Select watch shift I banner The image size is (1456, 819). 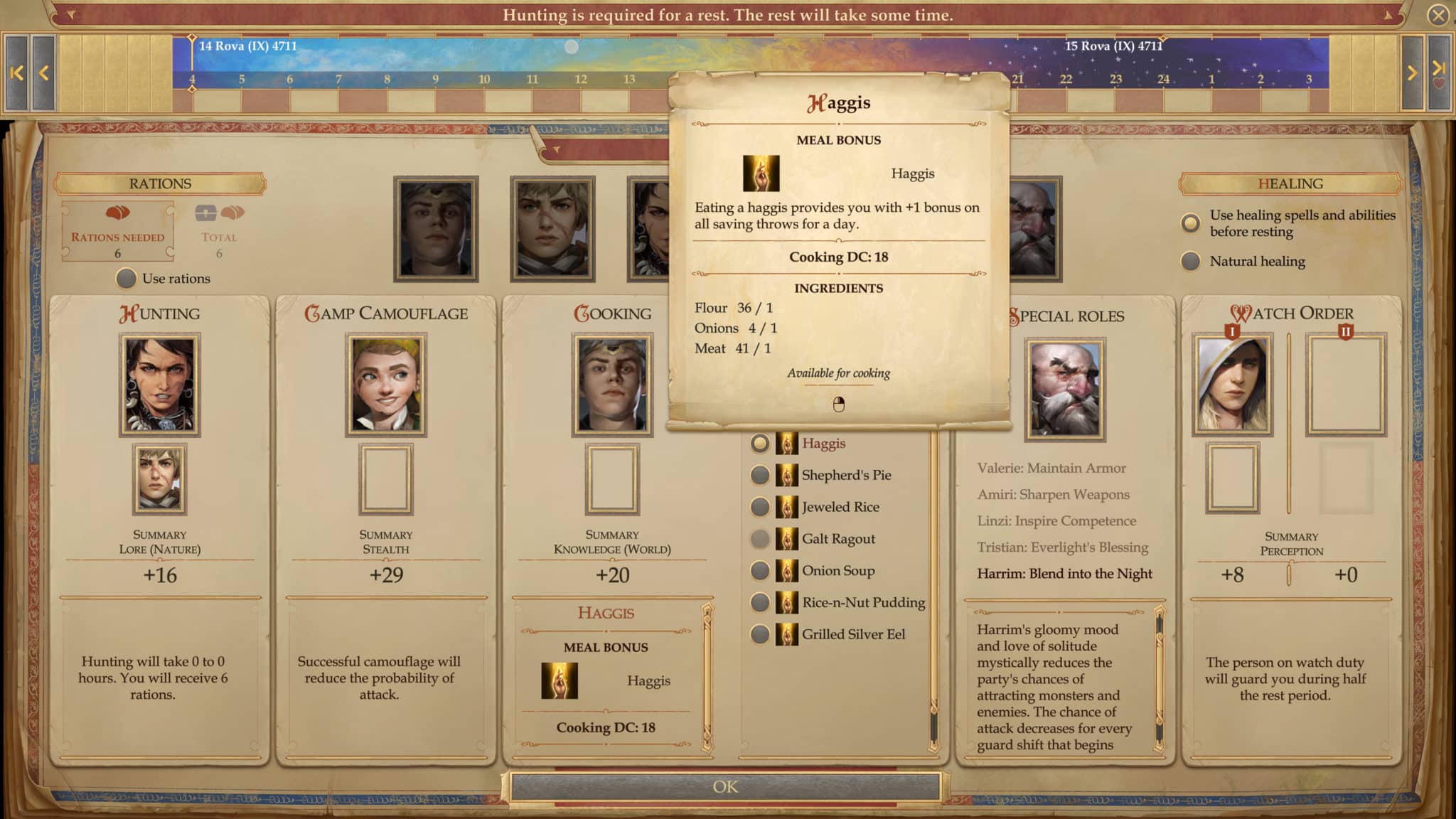[x=1233, y=331]
